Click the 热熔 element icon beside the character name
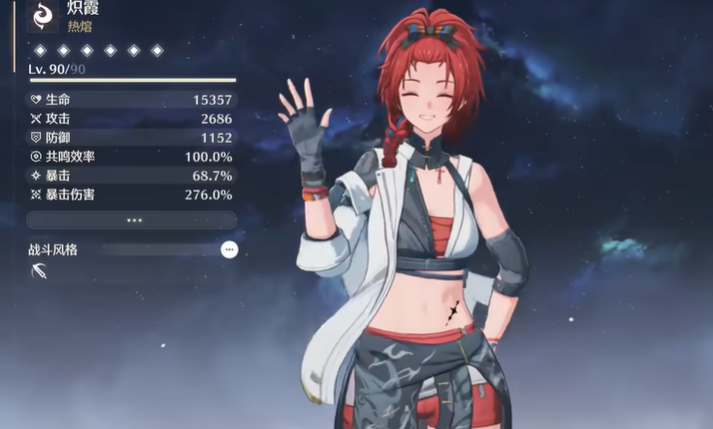The height and width of the screenshot is (429, 713). 42,15
